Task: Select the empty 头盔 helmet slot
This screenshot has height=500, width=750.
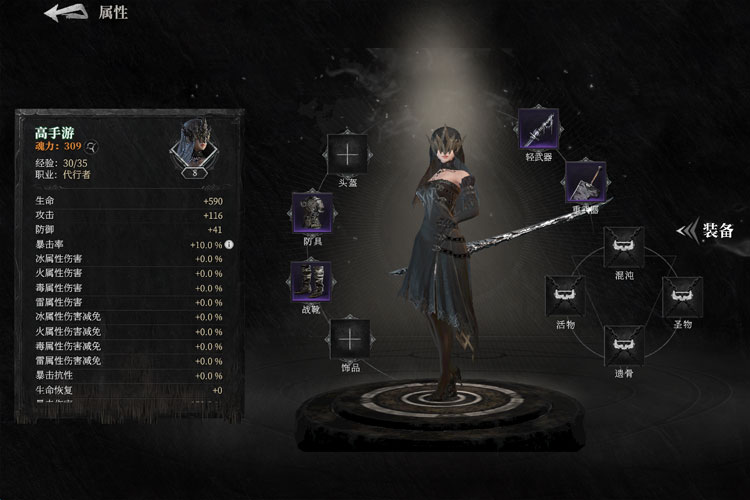Action: (x=348, y=153)
